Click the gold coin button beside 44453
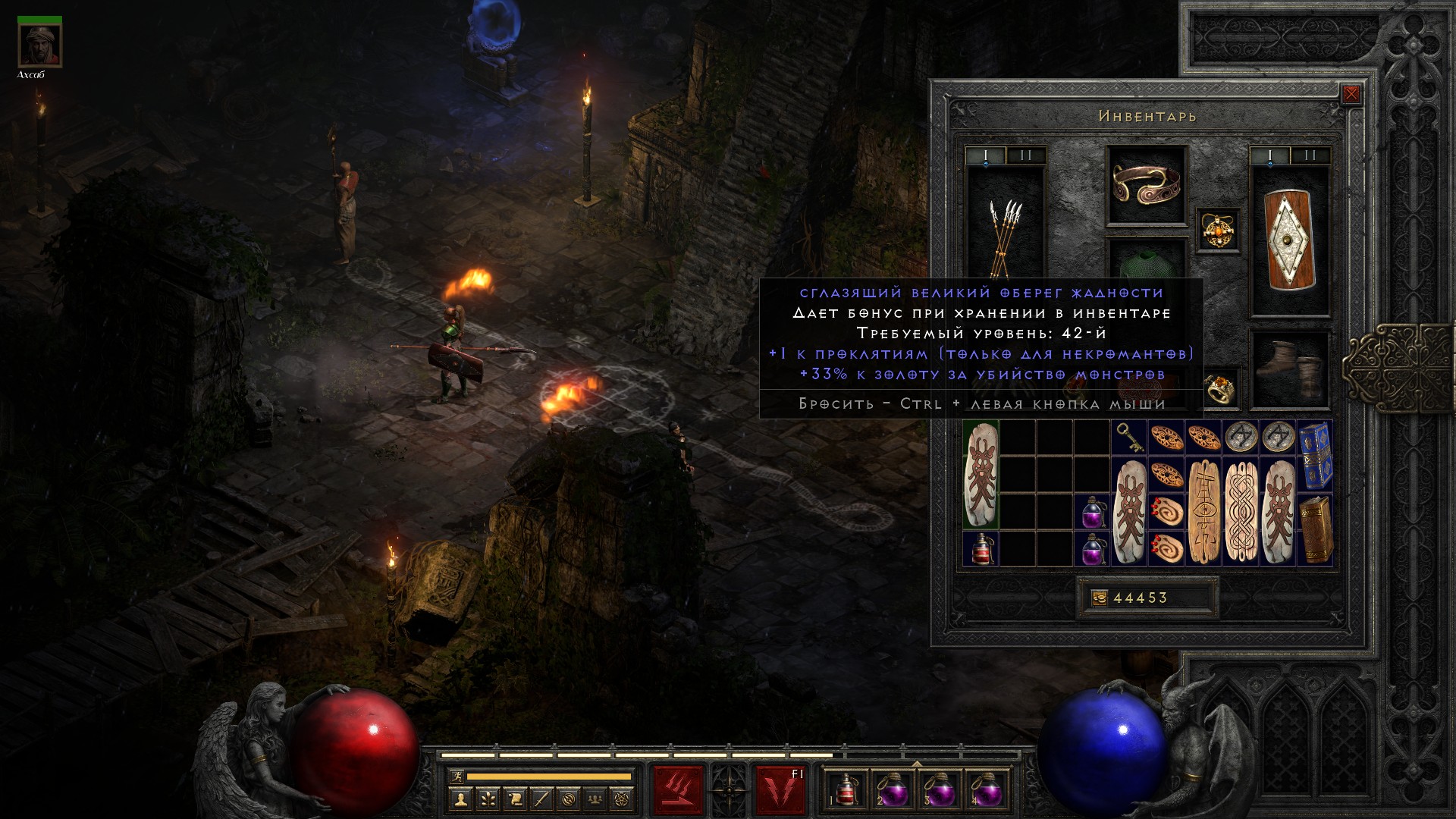The image size is (1456, 819). click(1099, 598)
